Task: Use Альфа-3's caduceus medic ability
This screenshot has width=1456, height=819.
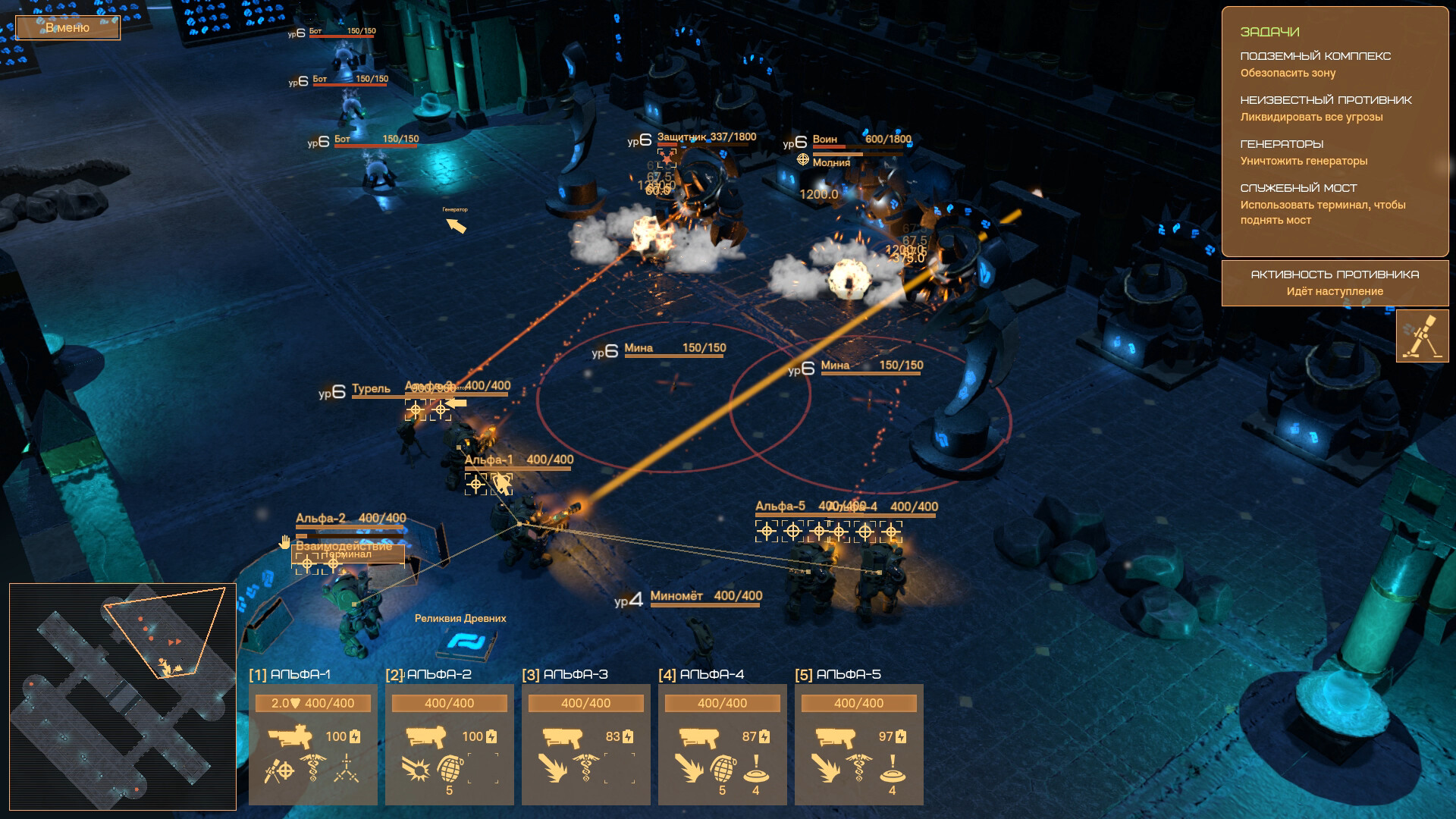Action: click(585, 768)
